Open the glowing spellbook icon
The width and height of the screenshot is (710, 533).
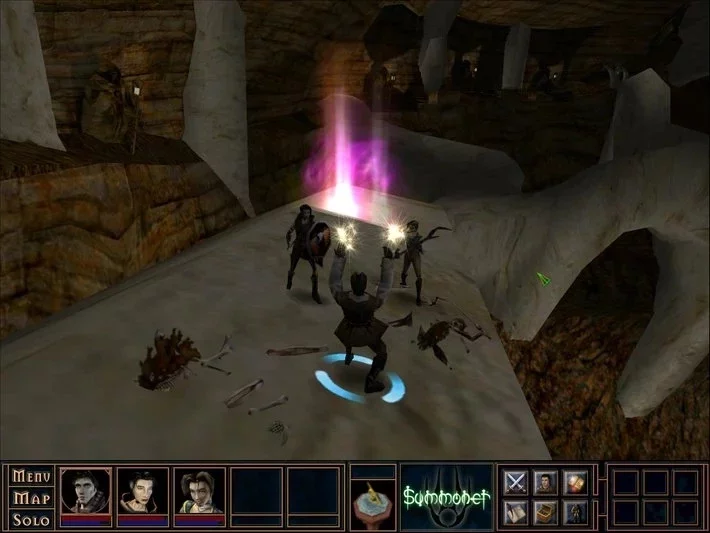(574, 483)
